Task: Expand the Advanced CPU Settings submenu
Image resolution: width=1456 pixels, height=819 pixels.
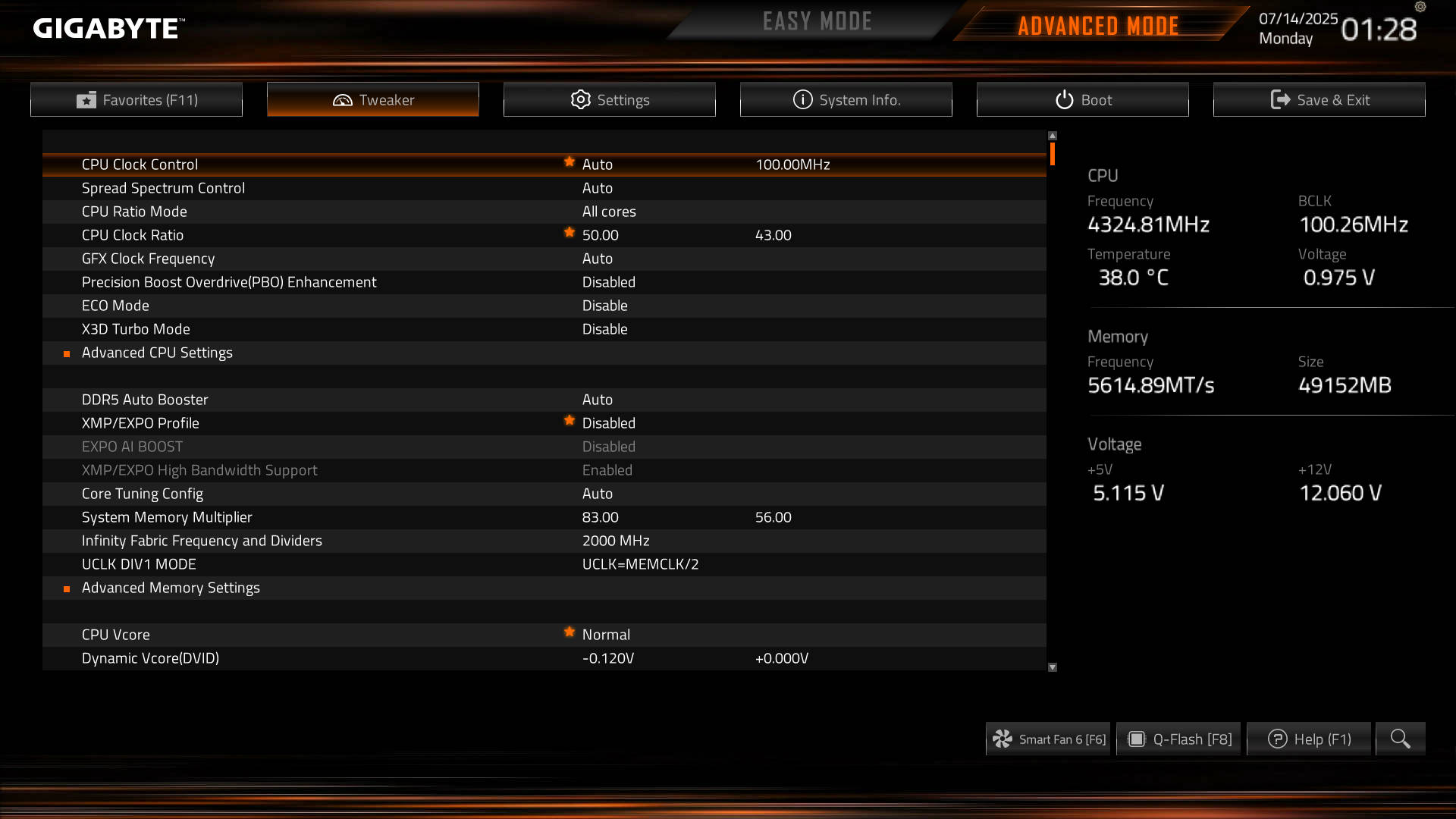Action: point(157,353)
